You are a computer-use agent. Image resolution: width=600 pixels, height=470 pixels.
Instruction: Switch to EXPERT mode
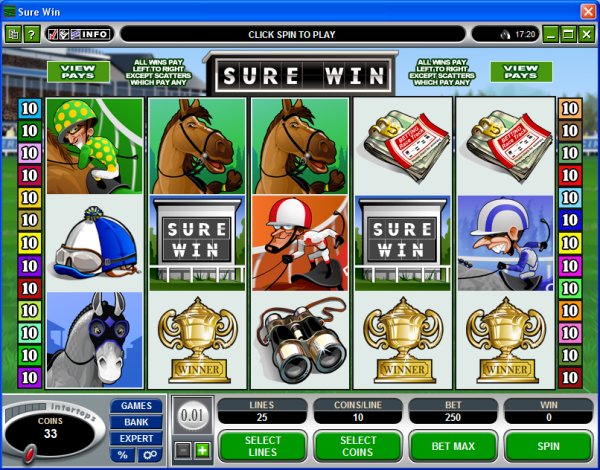[x=136, y=439]
